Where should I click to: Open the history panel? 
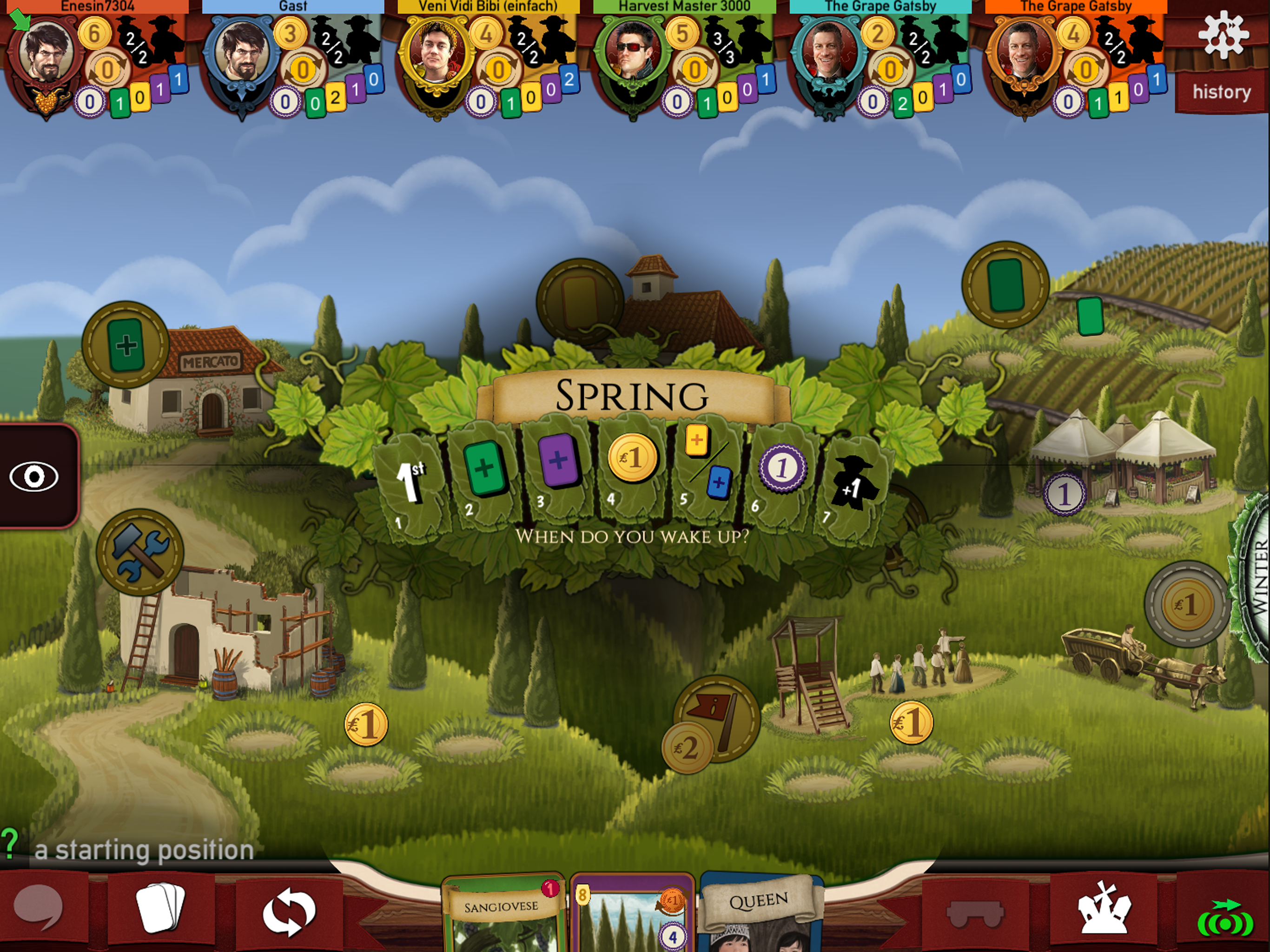1221,92
